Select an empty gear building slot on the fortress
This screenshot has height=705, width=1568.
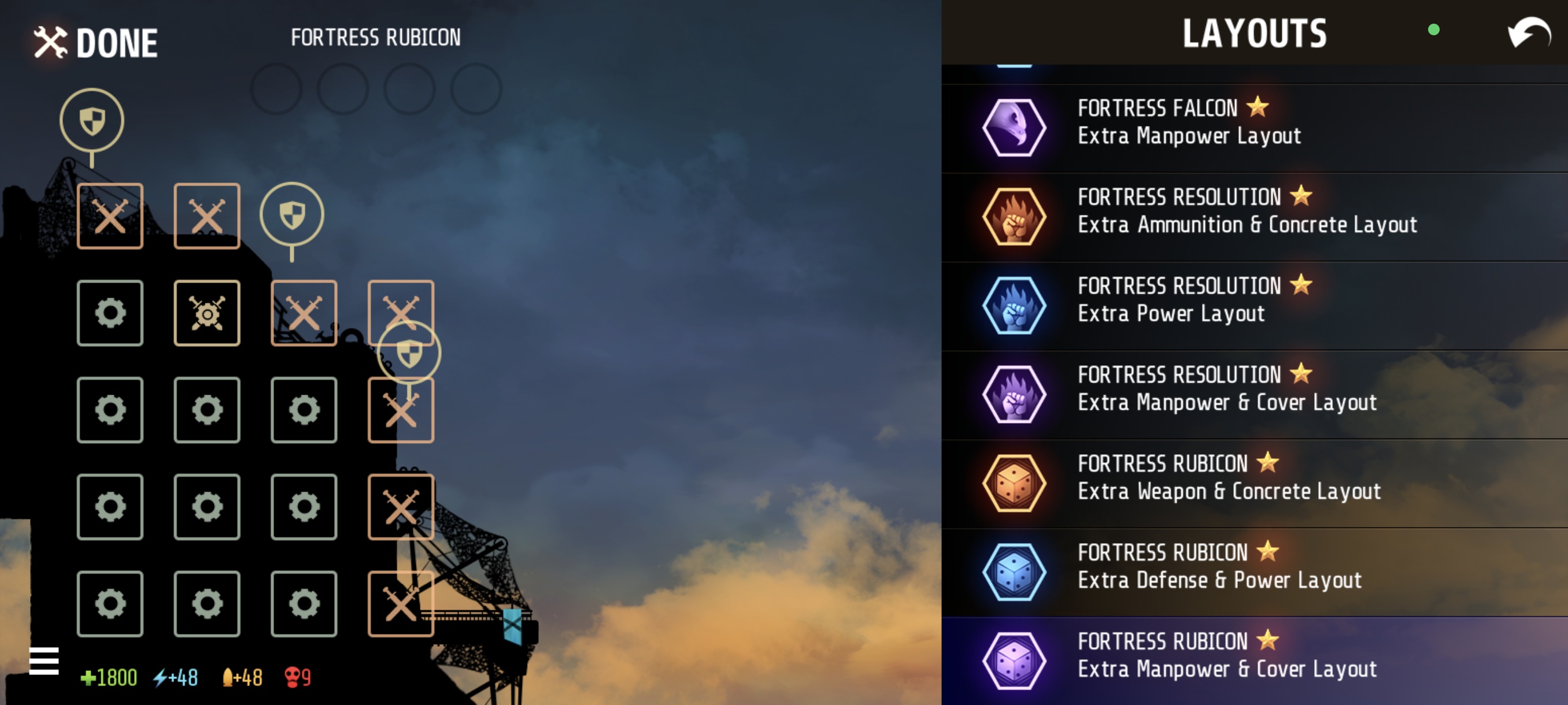coord(110,409)
